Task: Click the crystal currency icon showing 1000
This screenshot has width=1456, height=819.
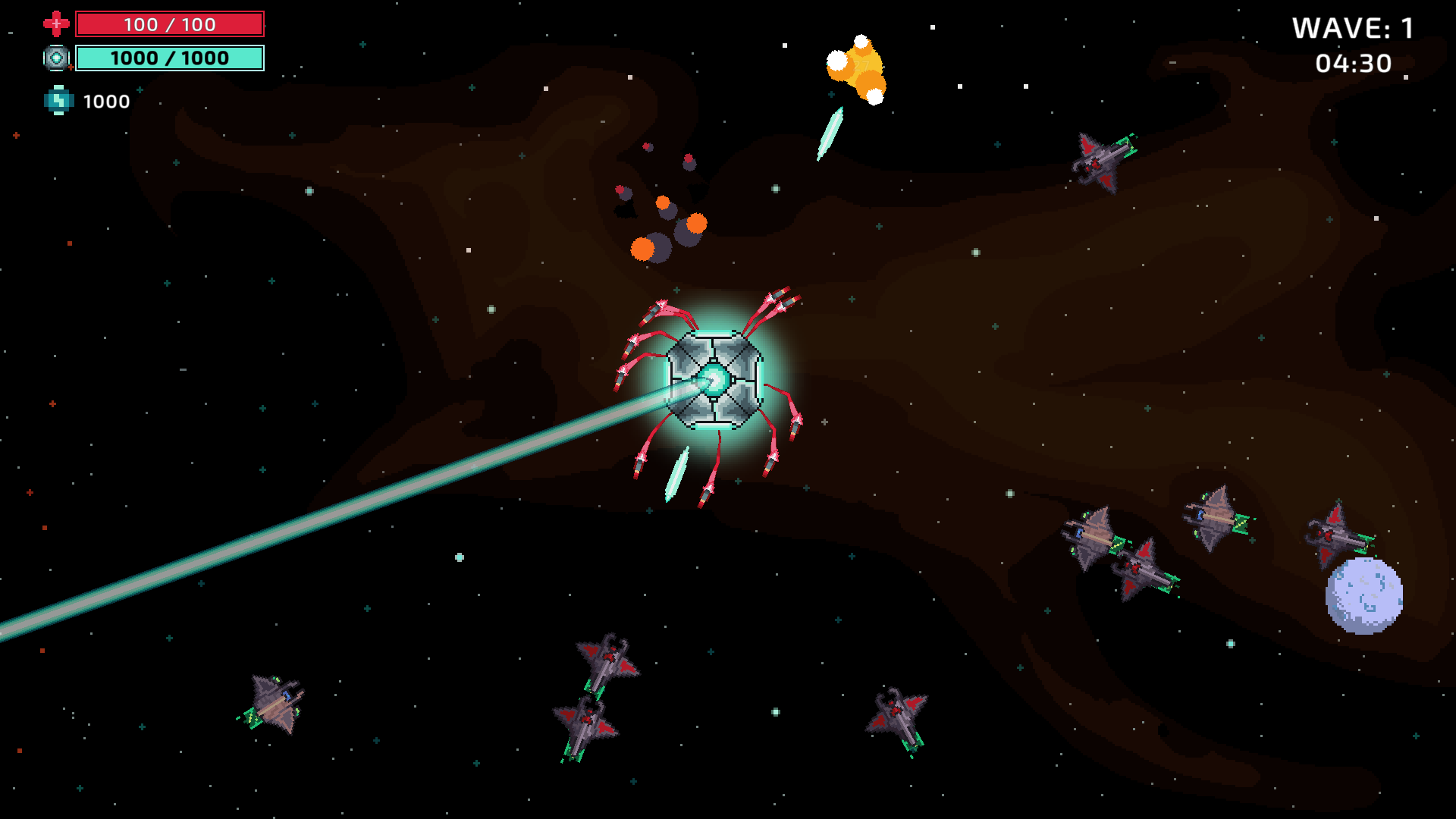Action: (58, 100)
